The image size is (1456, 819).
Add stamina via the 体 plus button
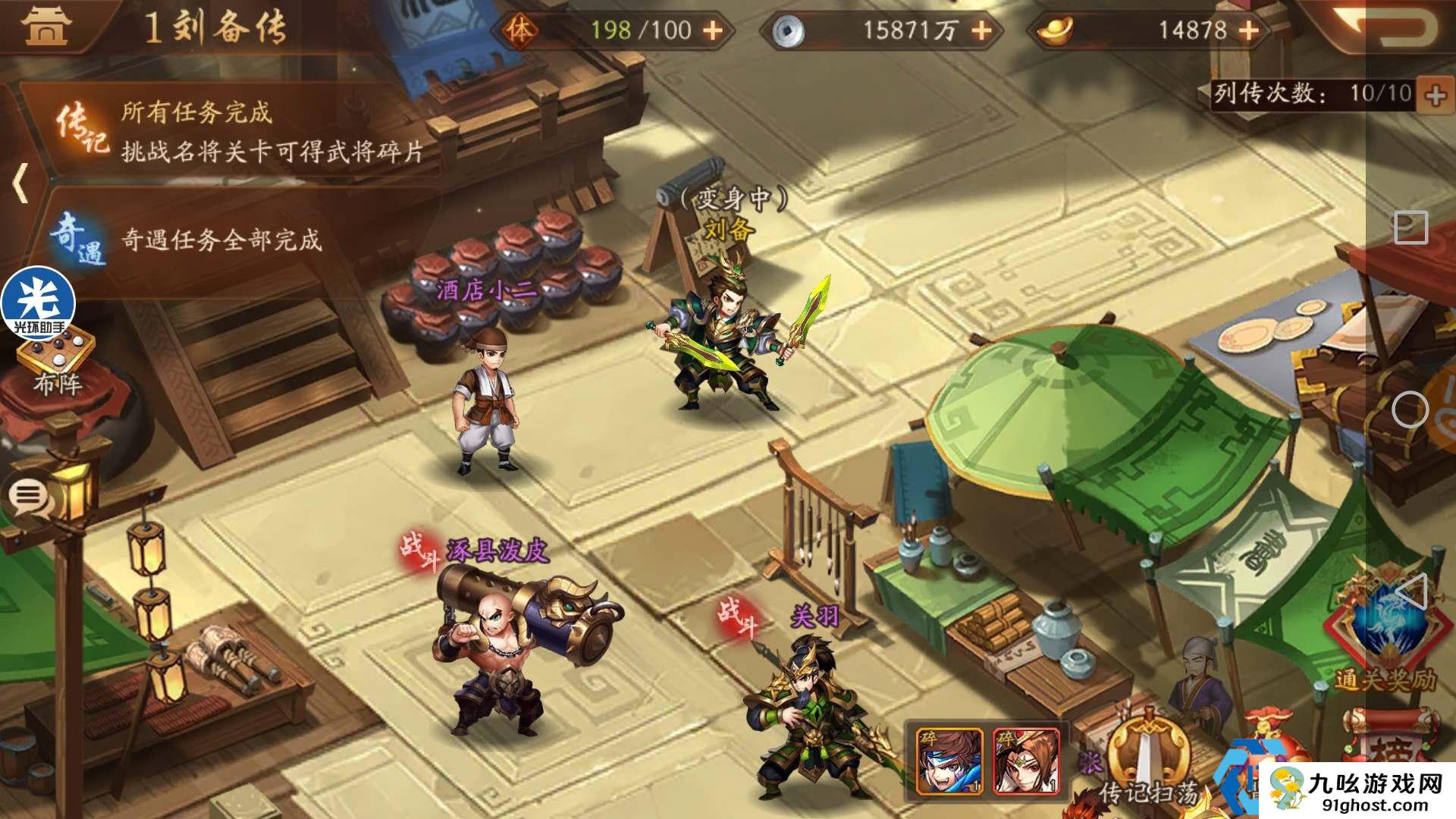(x=712, y=31)
